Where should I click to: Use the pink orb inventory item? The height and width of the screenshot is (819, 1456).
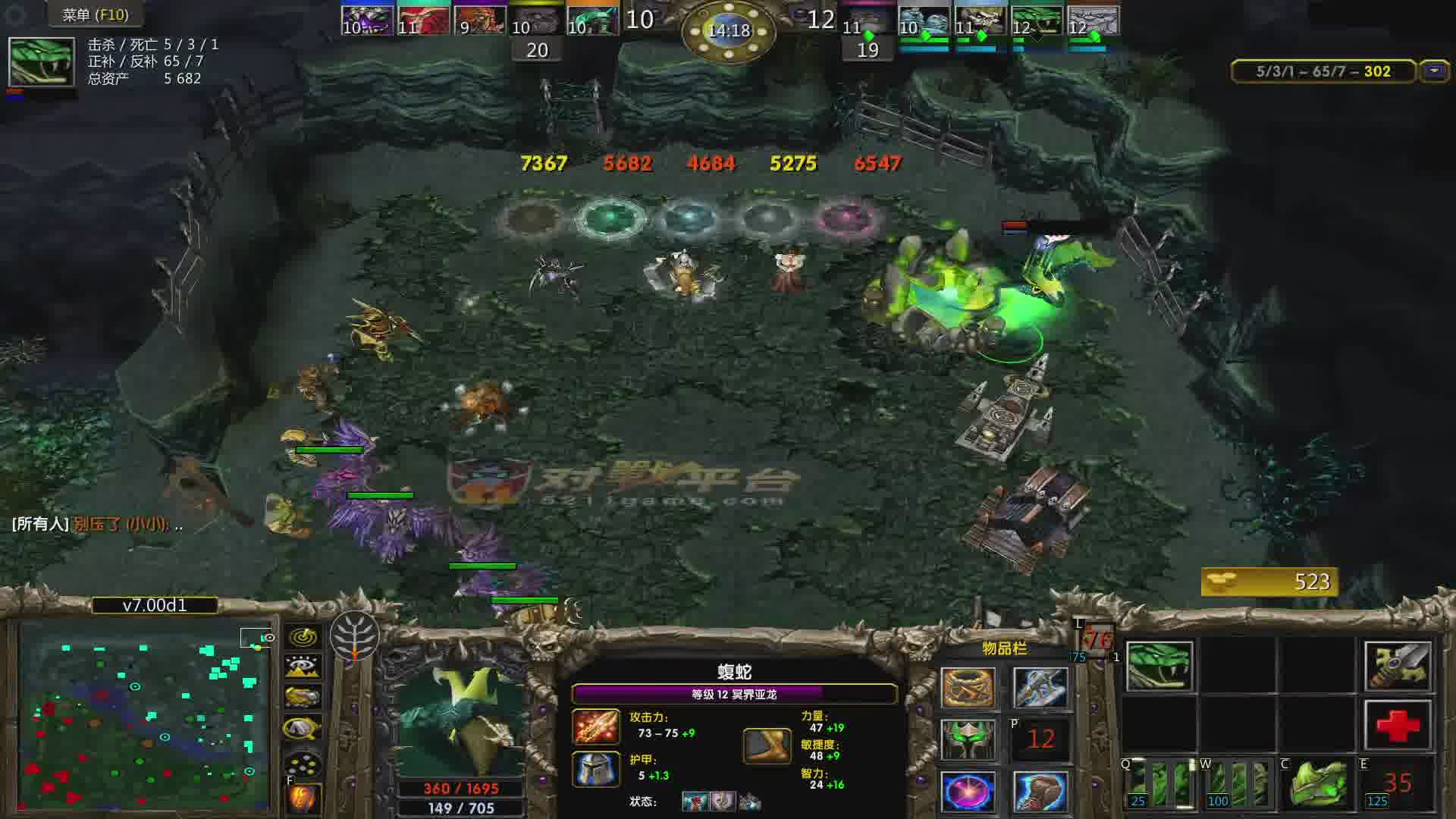(968, 792)
